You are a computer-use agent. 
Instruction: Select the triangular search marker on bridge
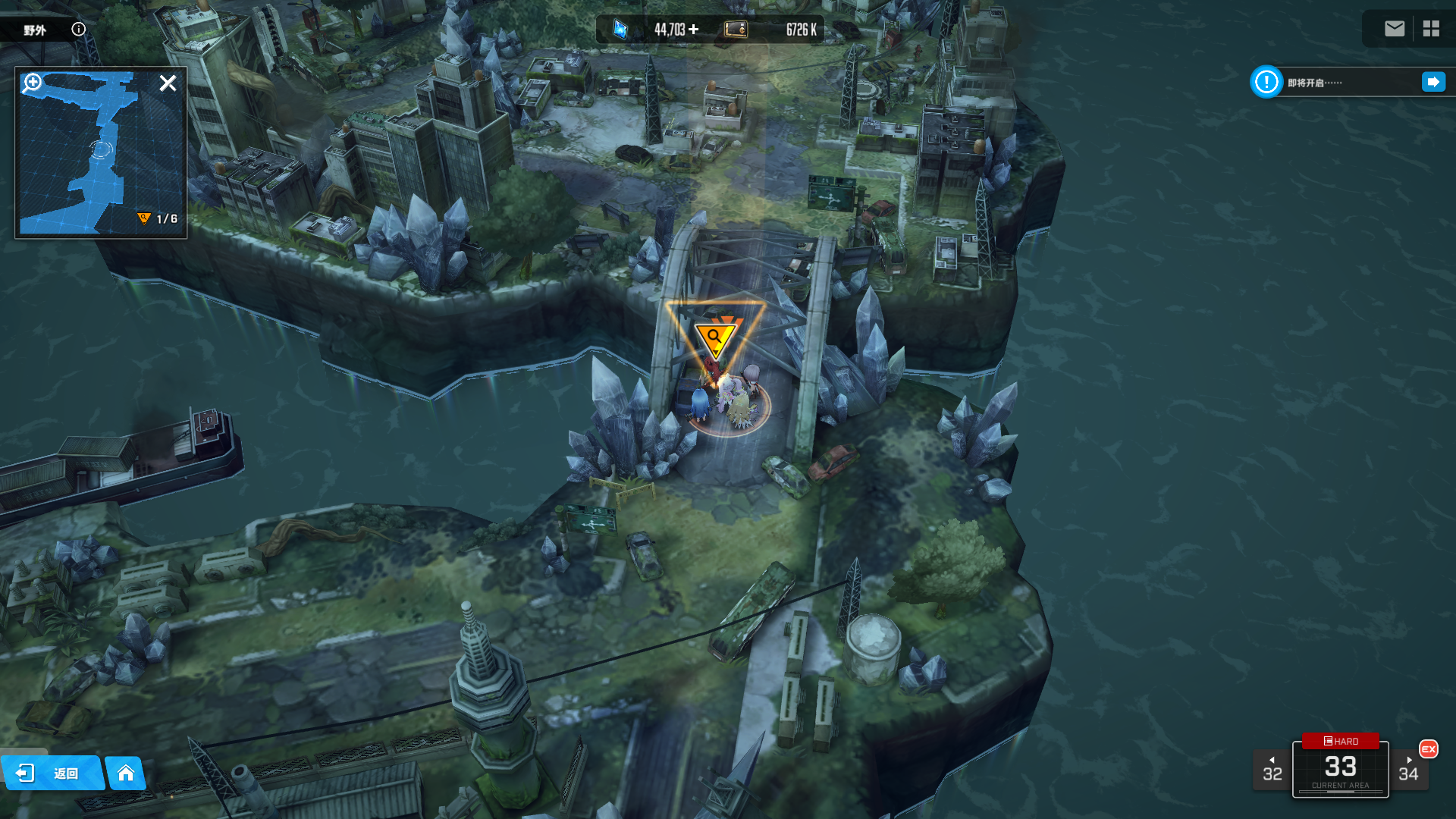[x=714, y=337]
